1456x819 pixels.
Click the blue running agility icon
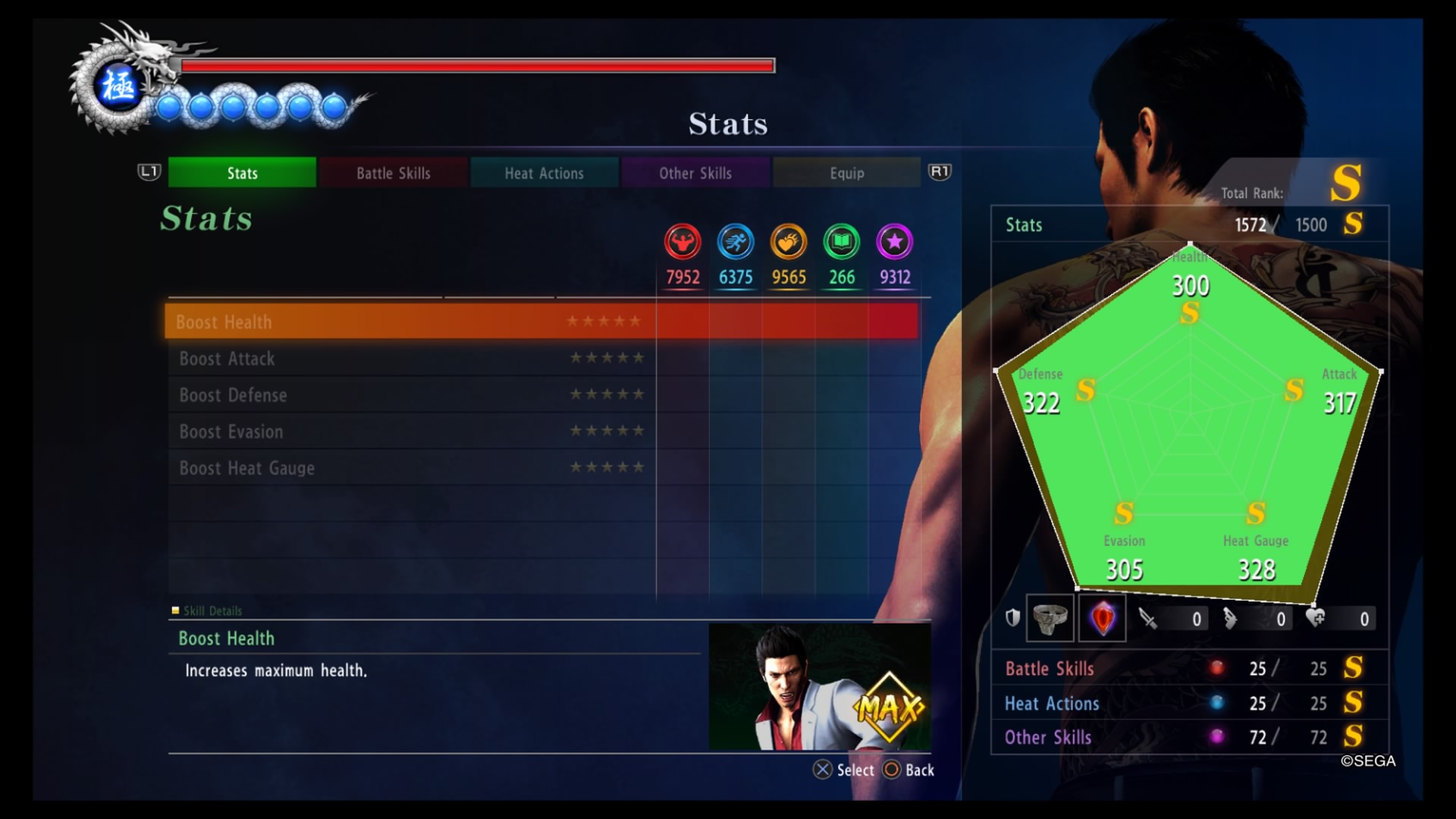(x=736, y=243)
